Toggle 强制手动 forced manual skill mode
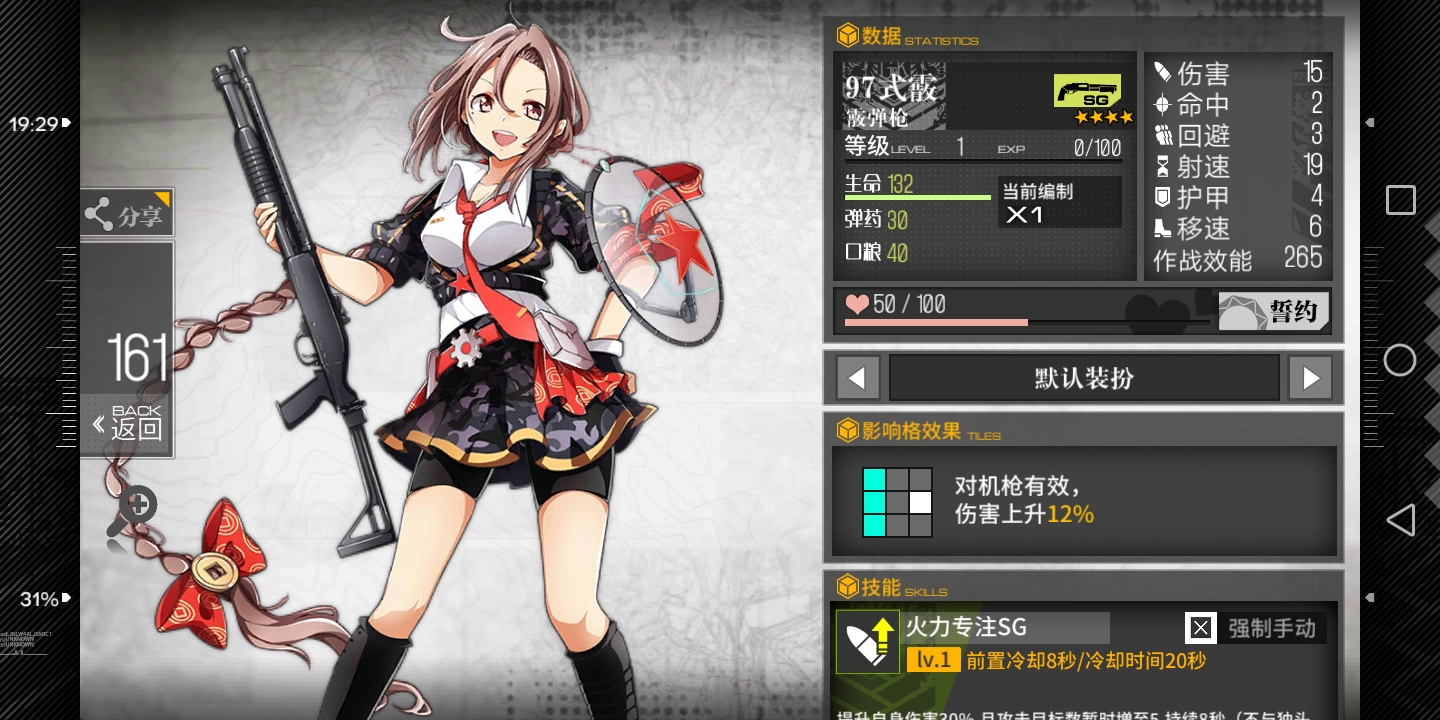The height and width of the screenshot is (720, 1440). pyautogui.click(x=1271, y=628)
